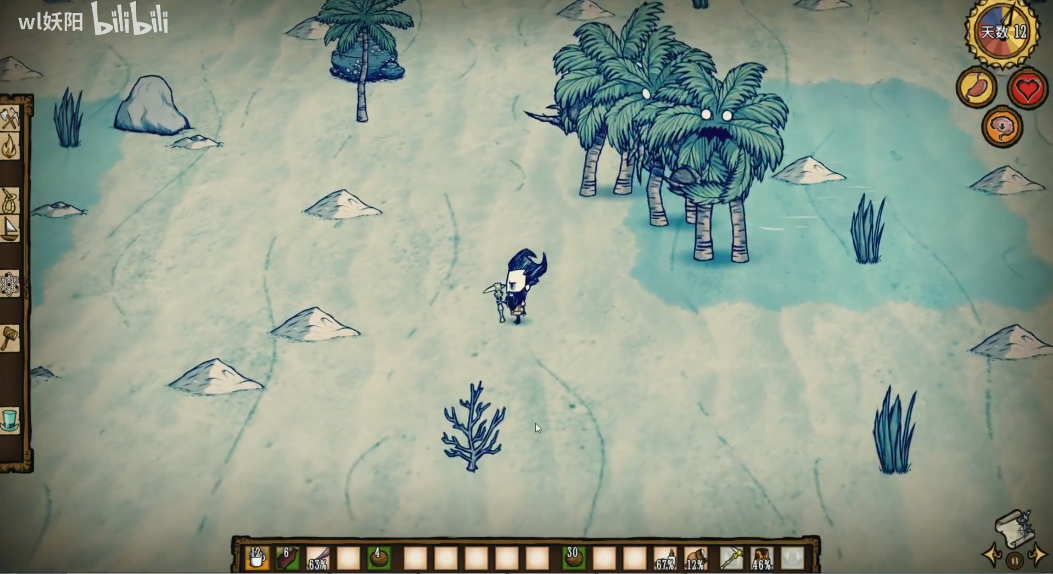1053x574 pixels.
Task: Select the coconut stack of 4
Action: pos(379,558)
